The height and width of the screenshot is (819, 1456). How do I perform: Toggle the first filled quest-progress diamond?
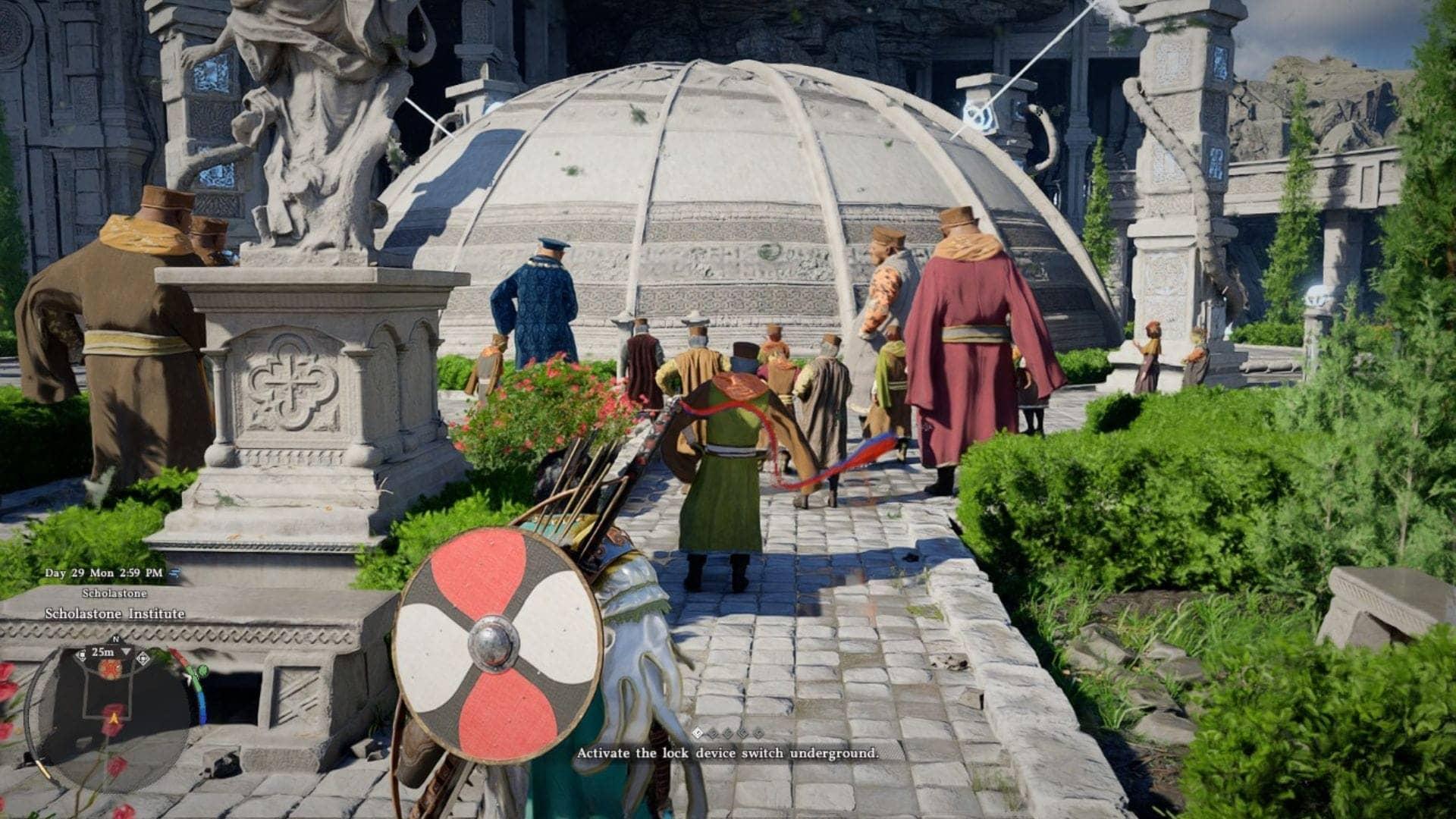[698, 733]
